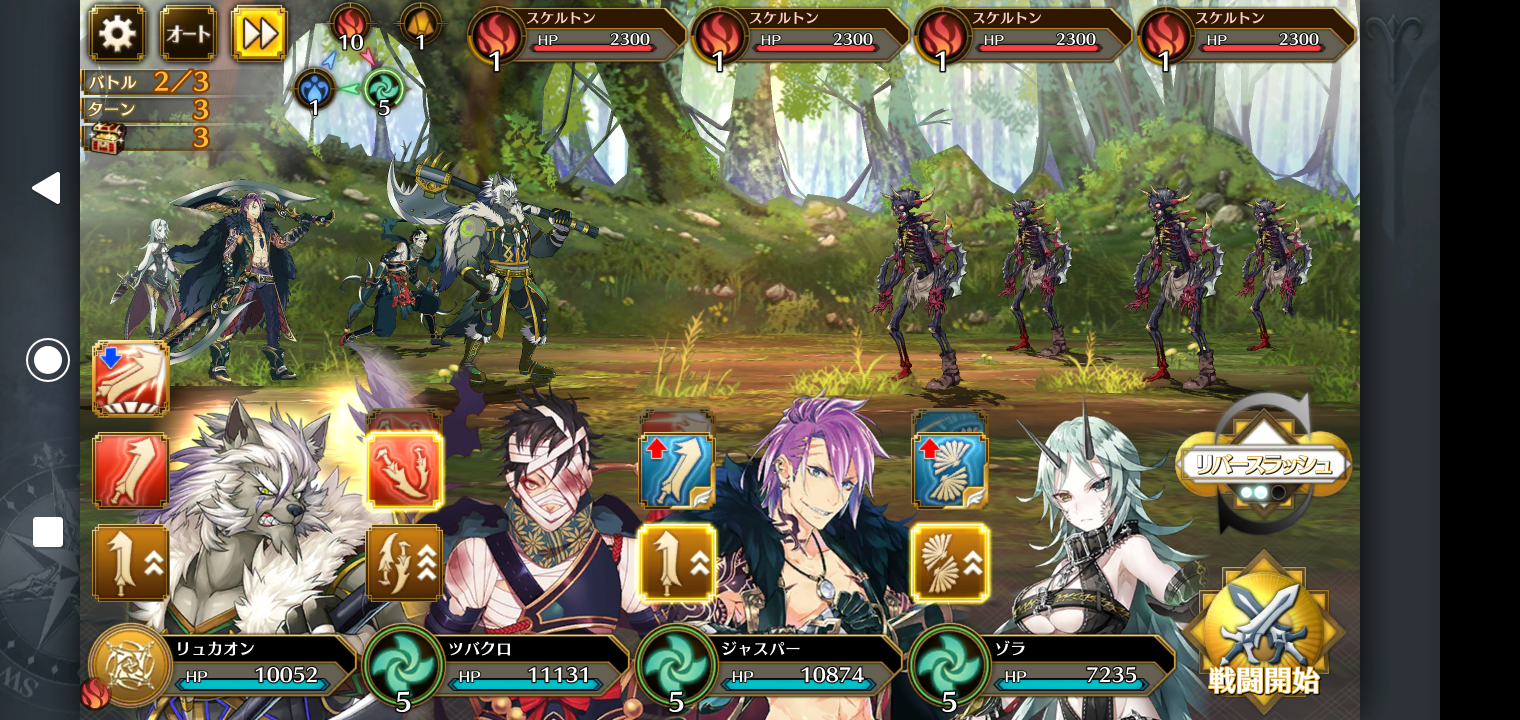Select ツバクロ's gold claw attack command
The image size is (1520, 720).
point(404,563)
